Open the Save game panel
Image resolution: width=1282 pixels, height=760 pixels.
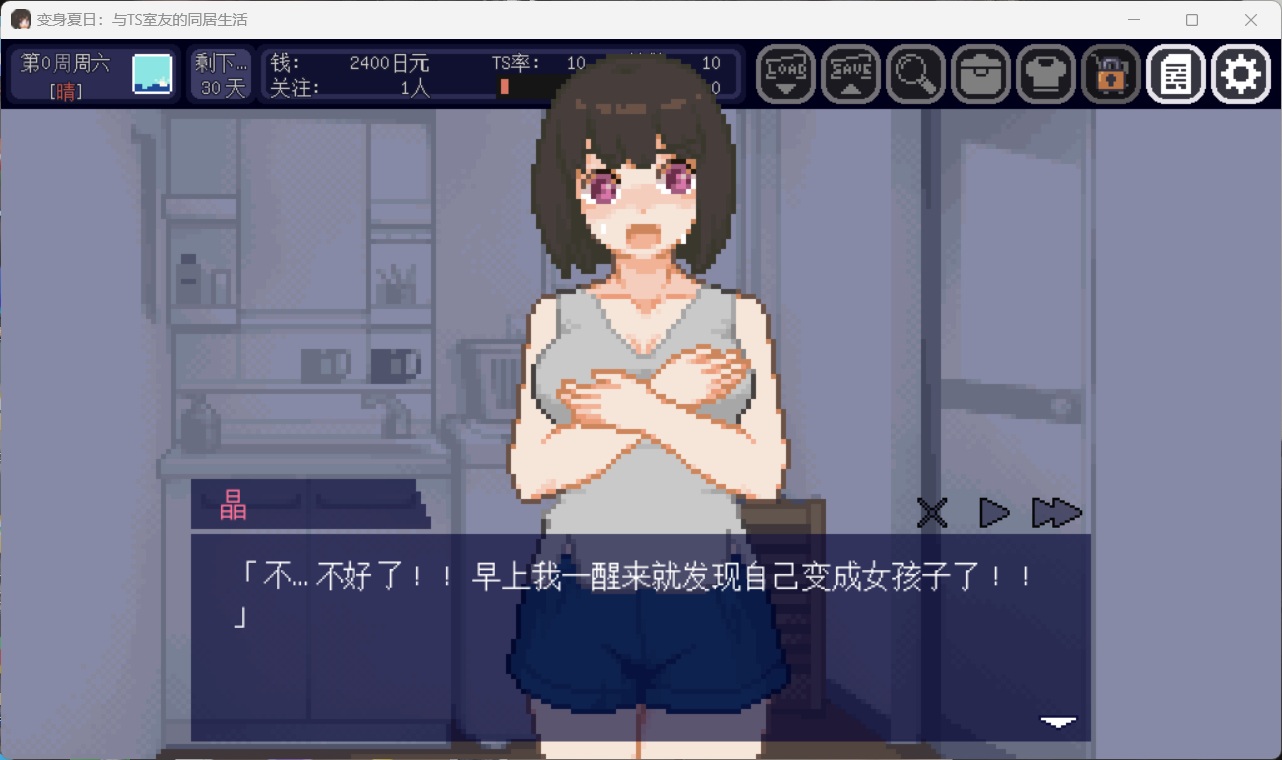pos(851,74)
